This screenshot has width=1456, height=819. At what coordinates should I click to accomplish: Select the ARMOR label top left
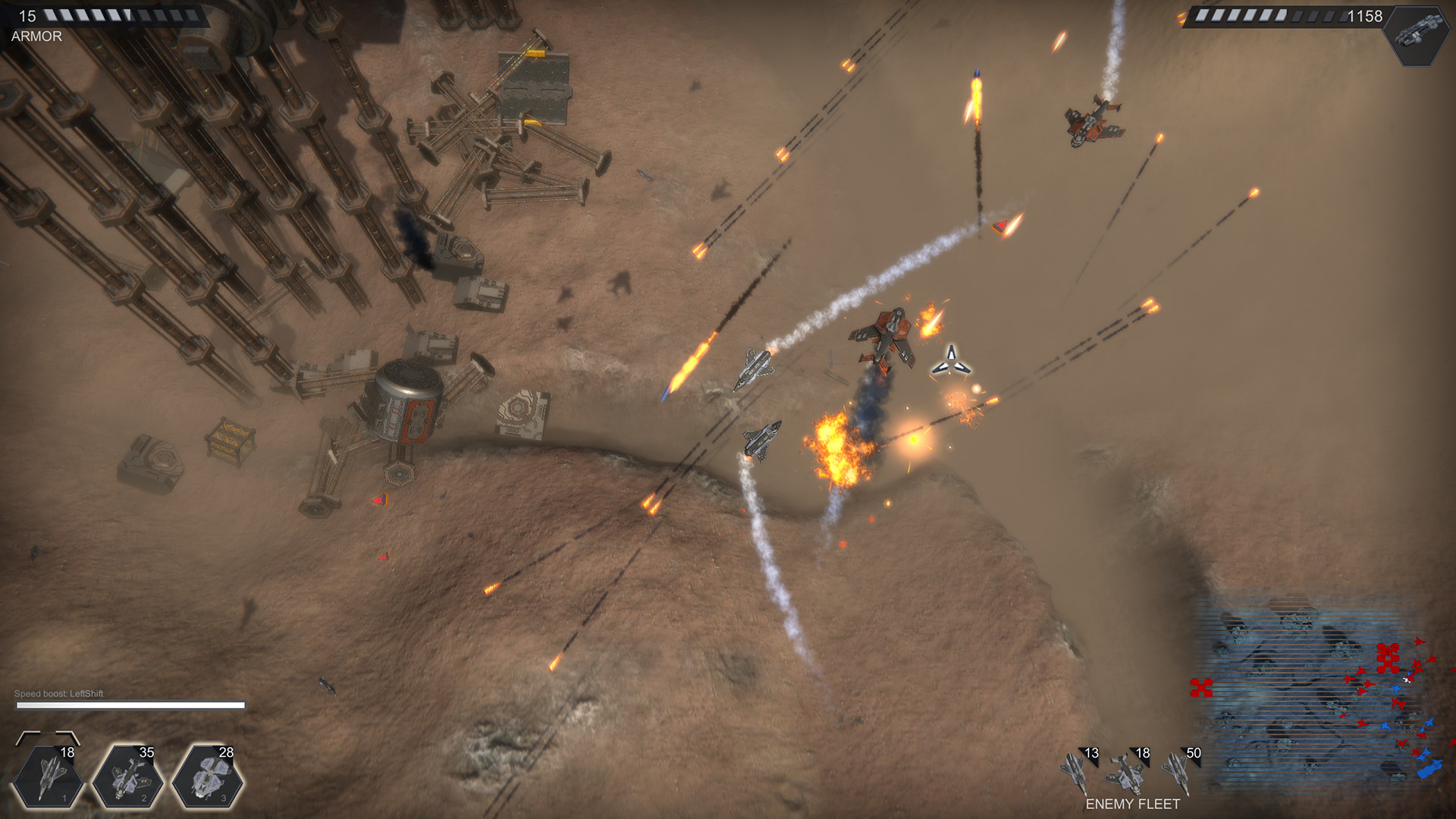[36, 36]
